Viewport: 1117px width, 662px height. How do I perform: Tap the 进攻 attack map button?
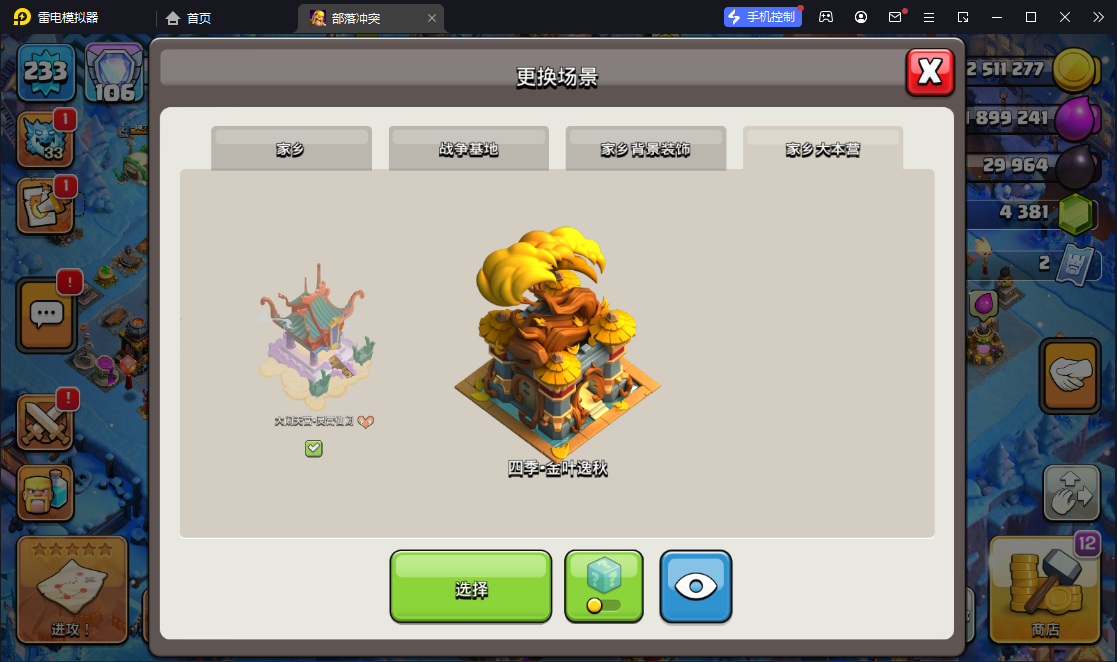(72, 589)
